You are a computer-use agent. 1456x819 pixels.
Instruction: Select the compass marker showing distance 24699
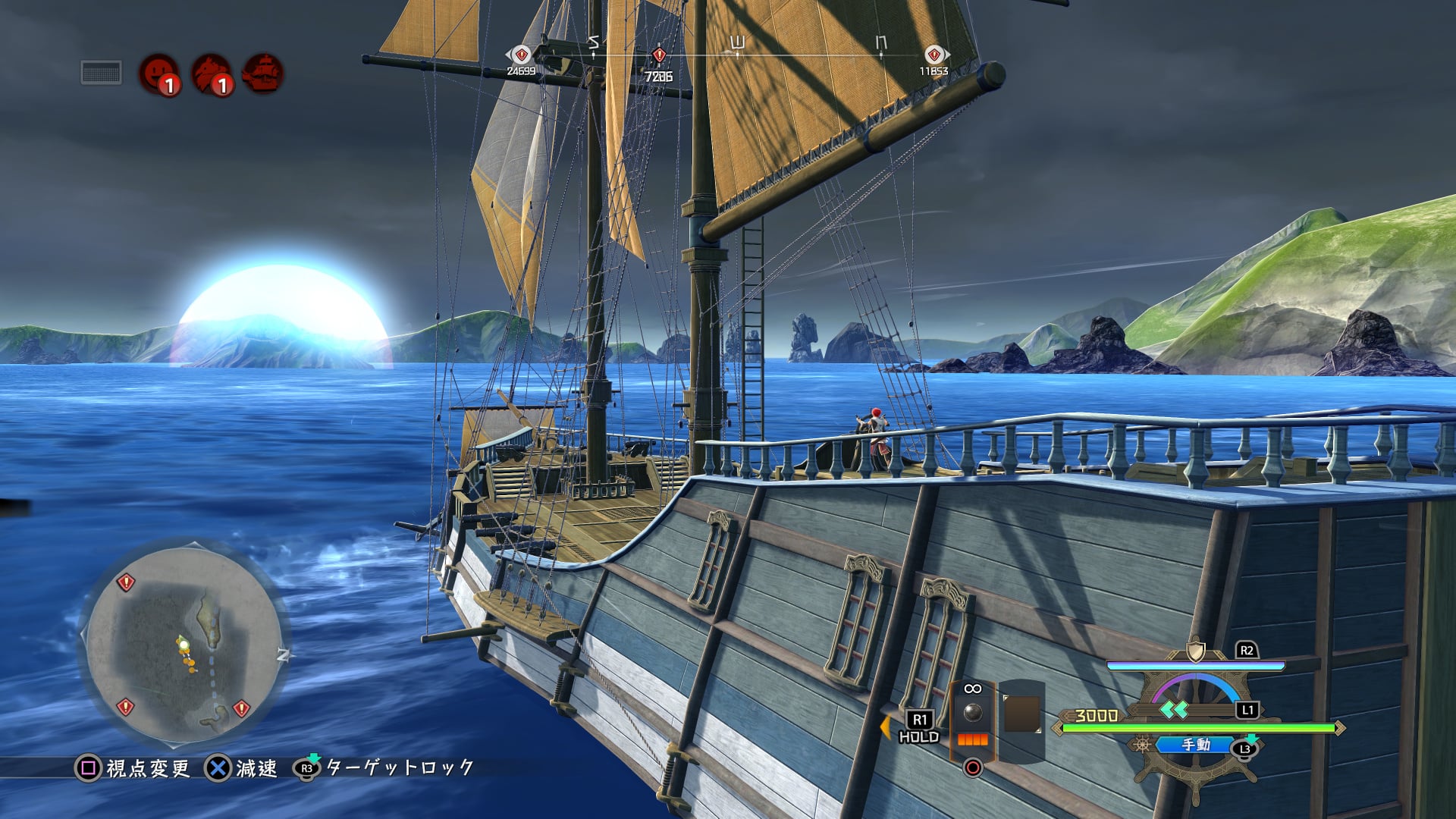[521, 55]
